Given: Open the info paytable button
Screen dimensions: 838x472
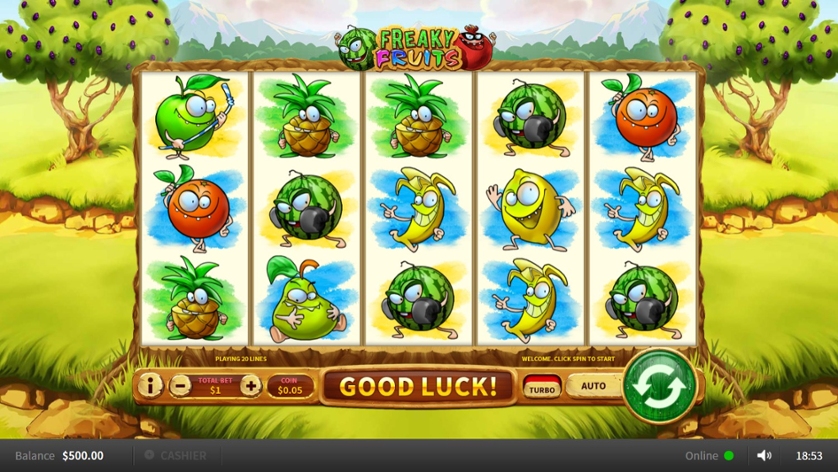Looking at the screenshot, I should (x=150, y=385).
